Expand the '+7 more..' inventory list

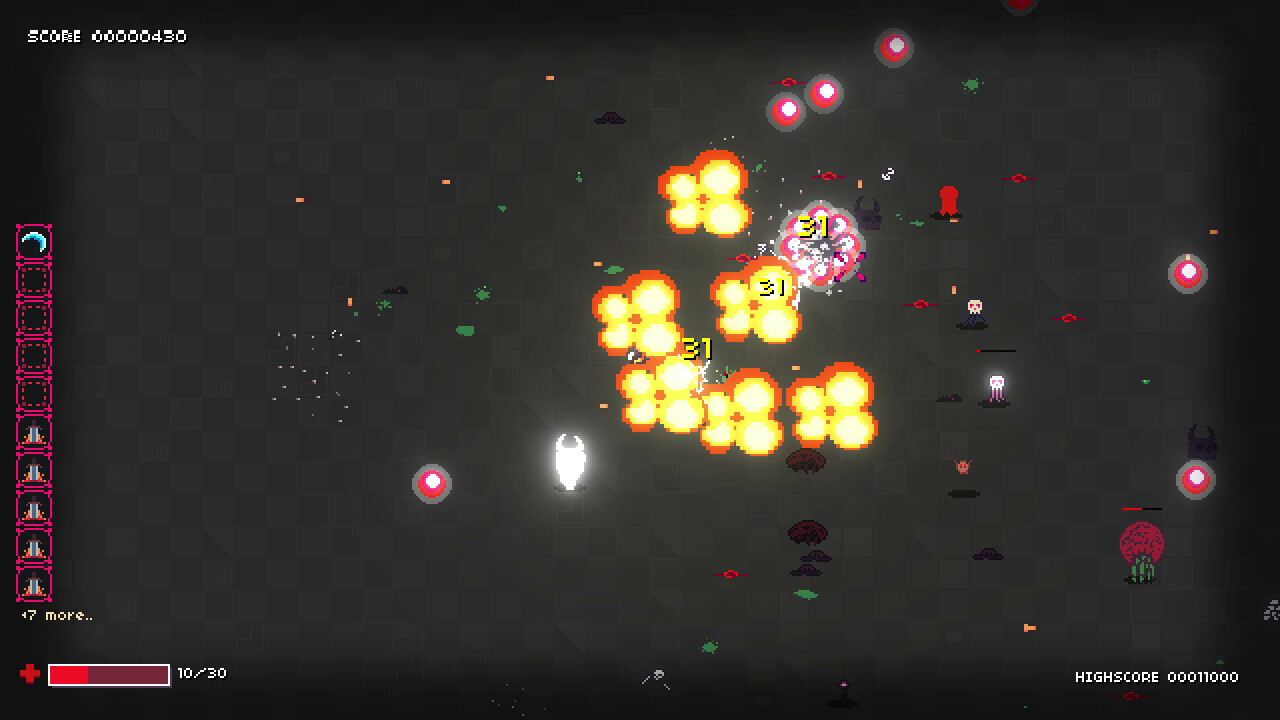point(57,615)
